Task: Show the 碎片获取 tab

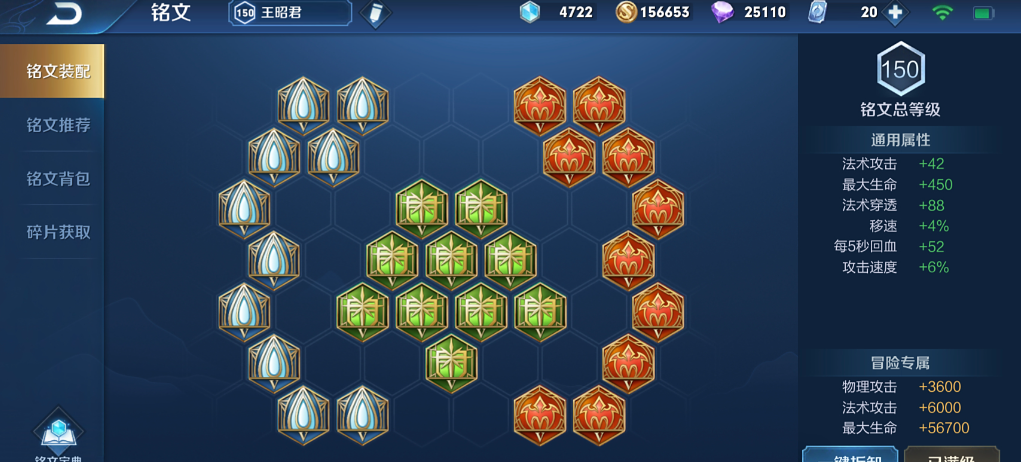Action: pyautogui.click(x=57, y=231)
